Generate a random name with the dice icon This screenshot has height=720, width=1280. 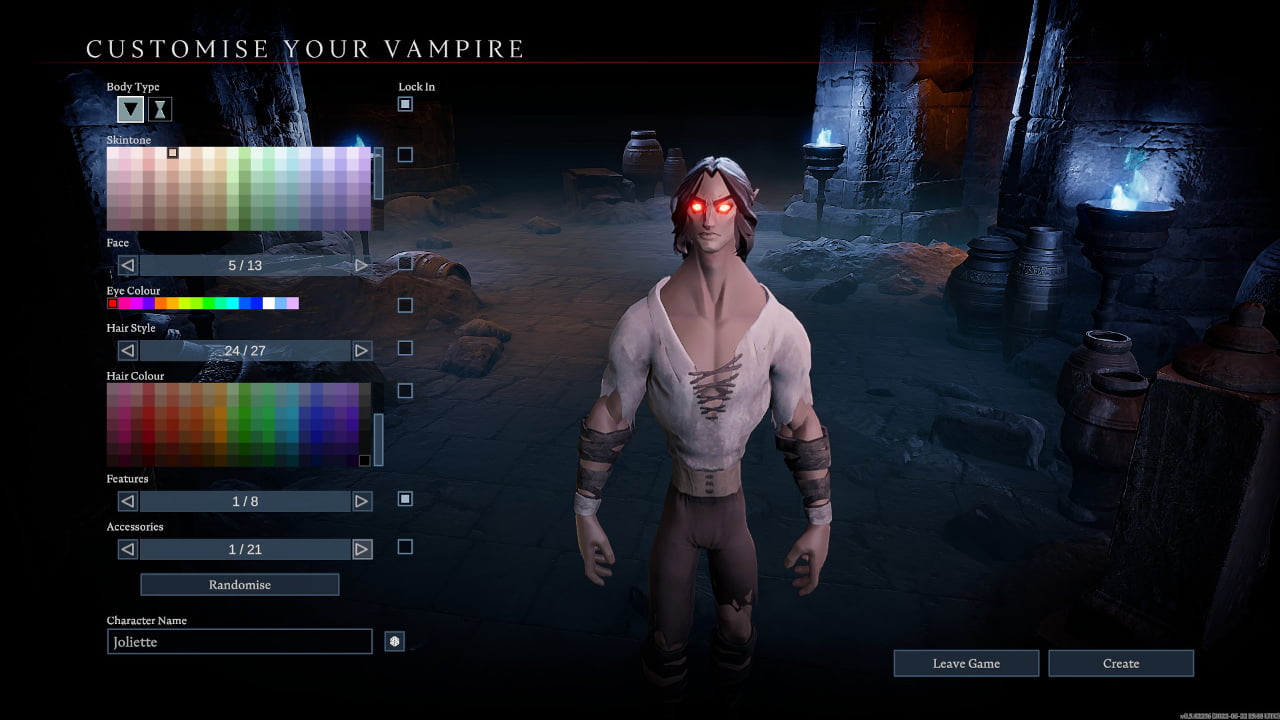(x=395, y=642)
